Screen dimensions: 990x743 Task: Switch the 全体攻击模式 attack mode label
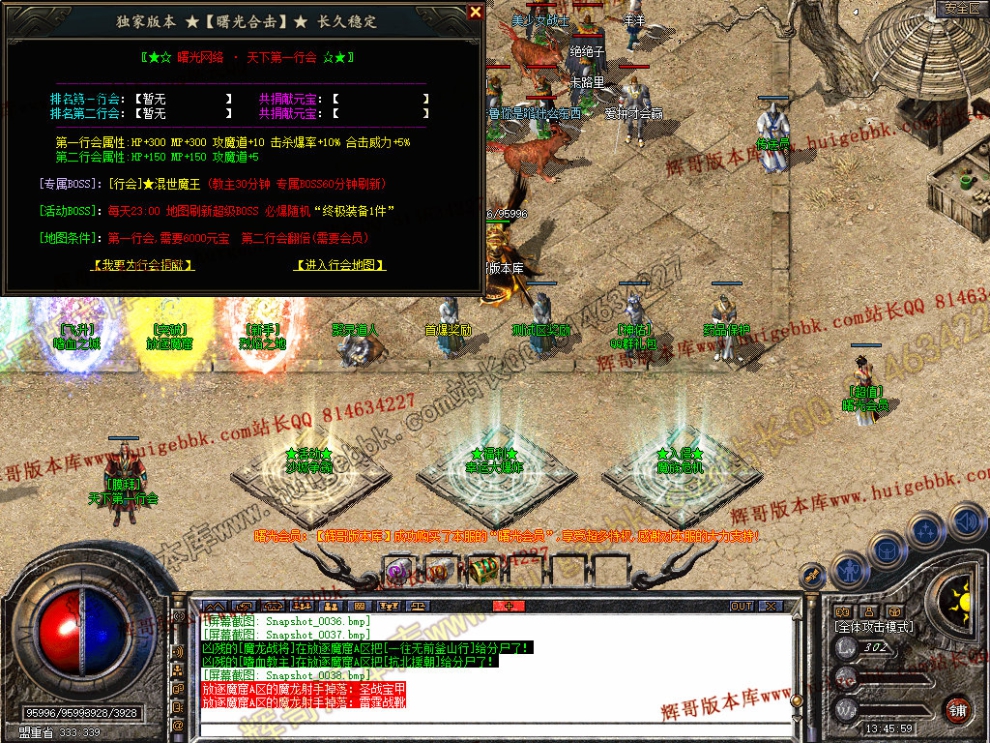[874, 626]
